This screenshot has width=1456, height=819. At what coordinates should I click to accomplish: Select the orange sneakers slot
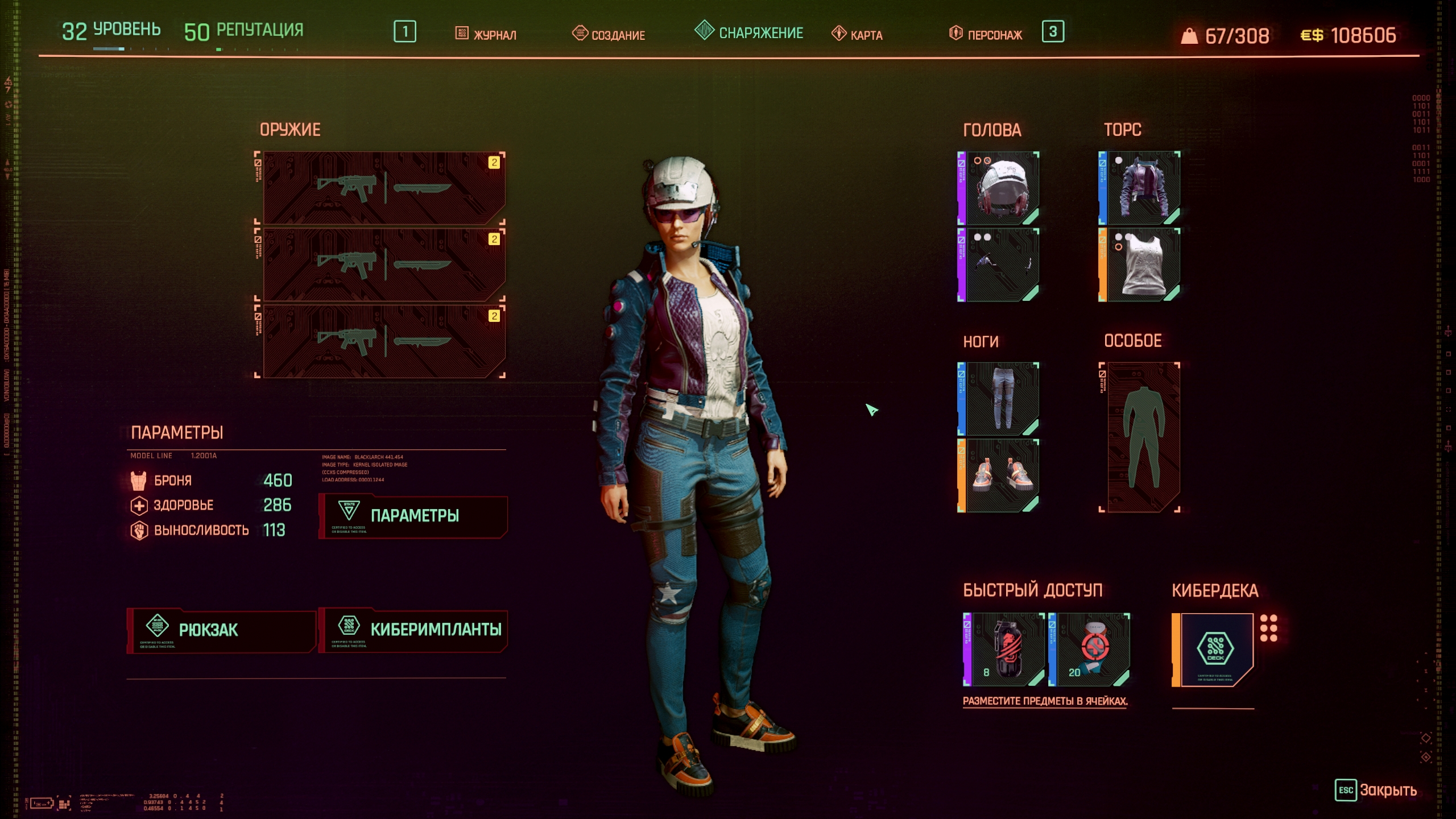click(x=999, y=476)
